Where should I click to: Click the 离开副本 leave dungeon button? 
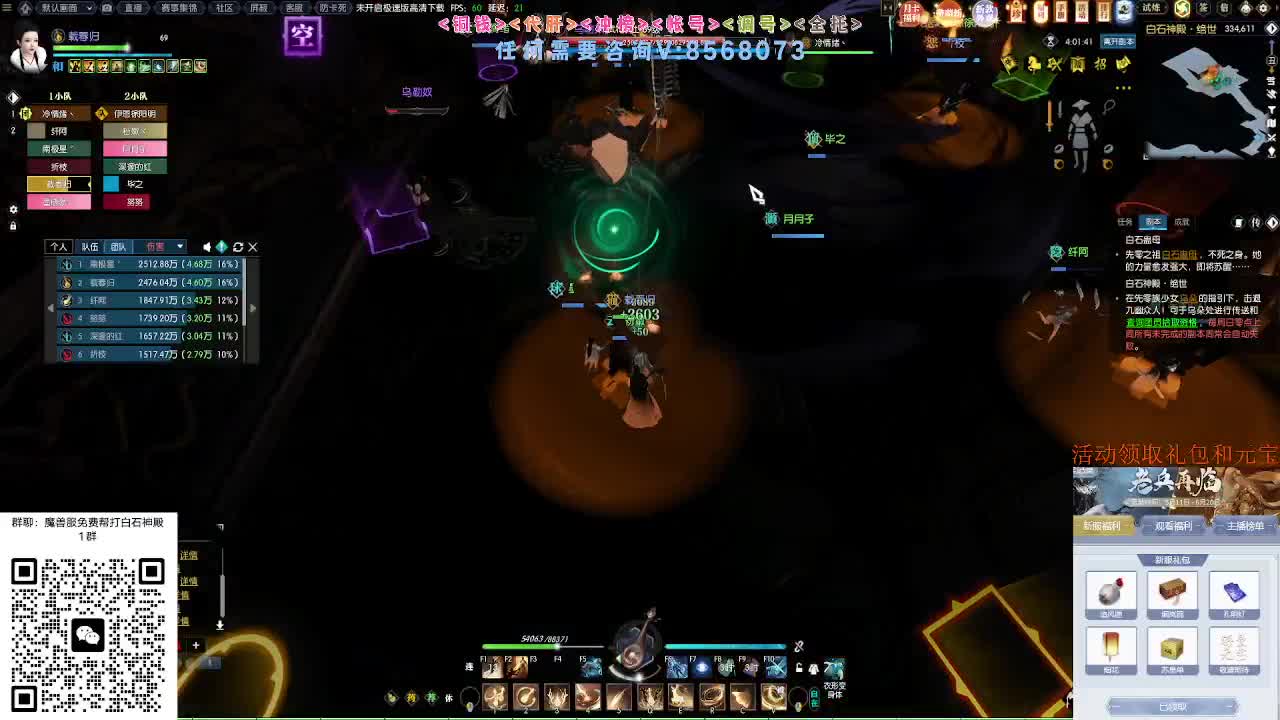(x=1118, y=42)
